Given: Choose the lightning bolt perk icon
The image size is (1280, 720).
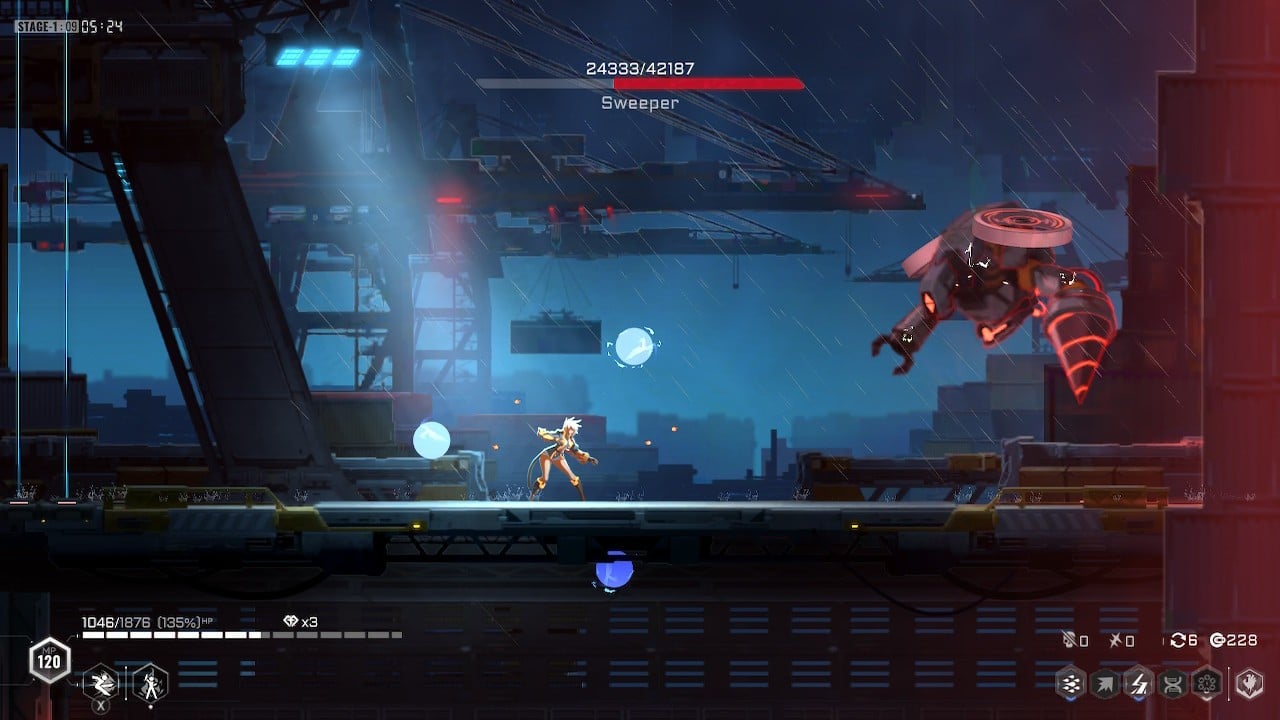Looking at the screenshot, I should coord(1139,684).
